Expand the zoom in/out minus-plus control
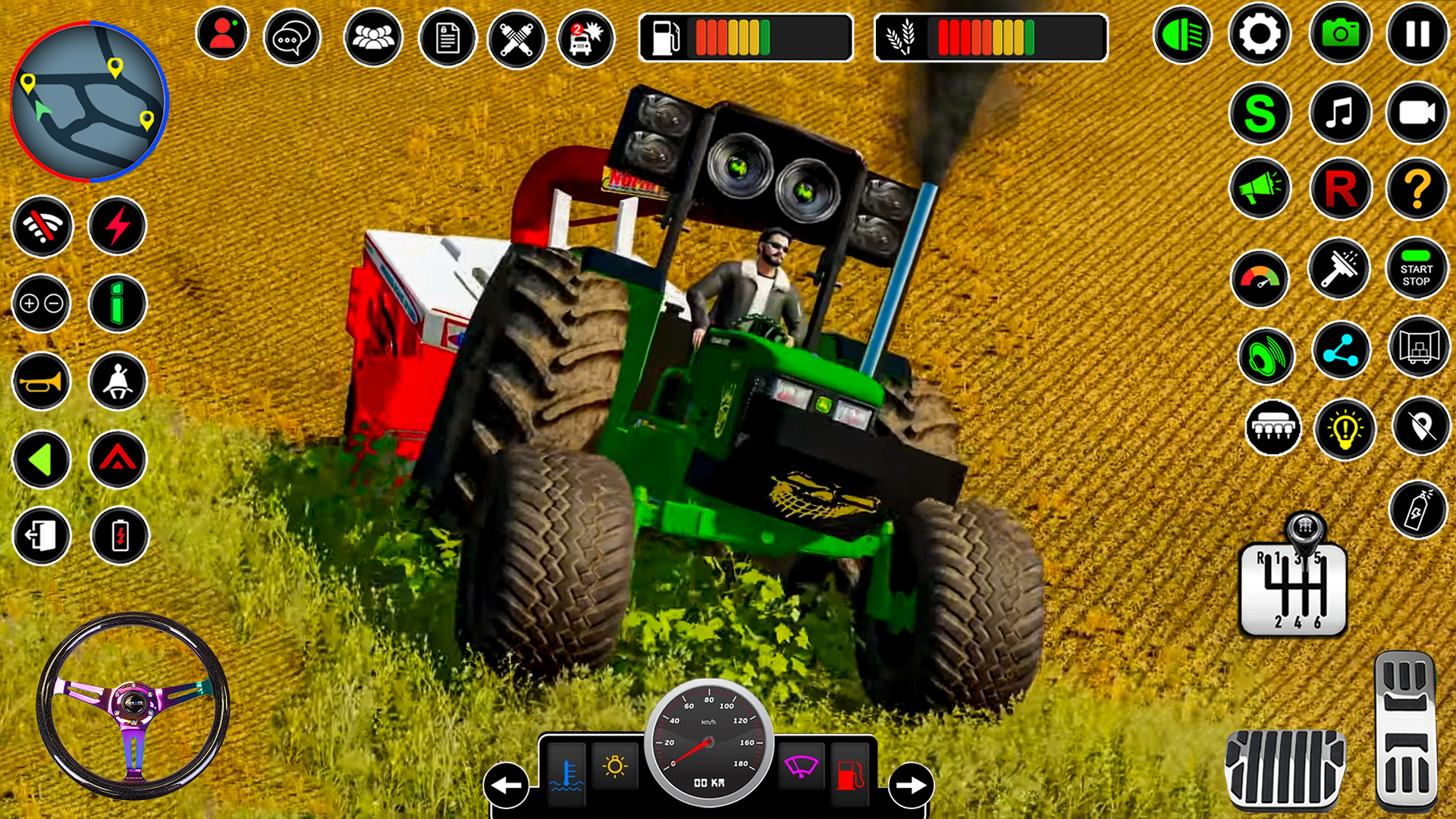 pyautogui.click(x=41, y=304)
